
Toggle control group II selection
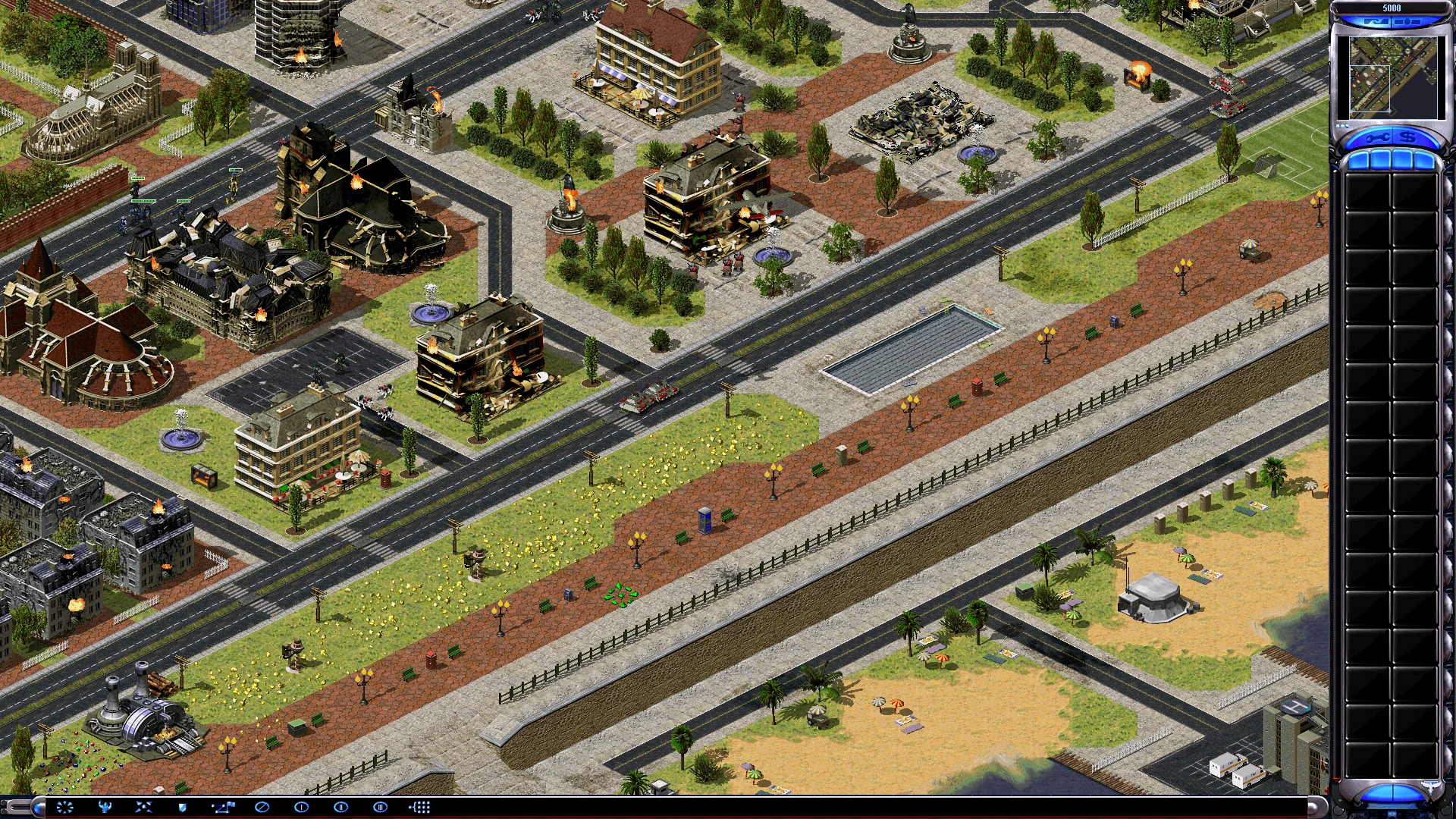click(341, 807)
